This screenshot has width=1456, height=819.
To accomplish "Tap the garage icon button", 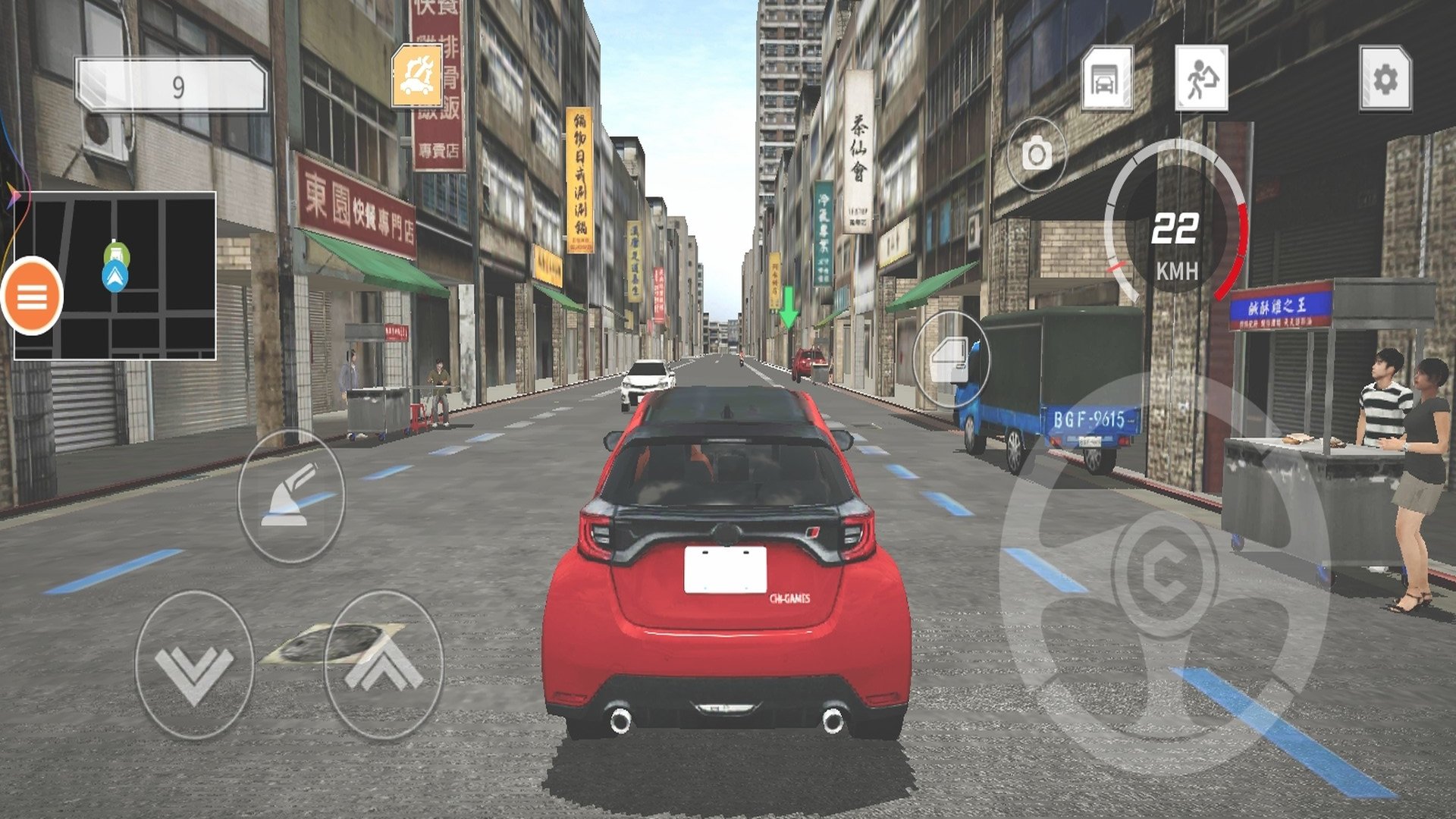I will [x=1106, y=79].
